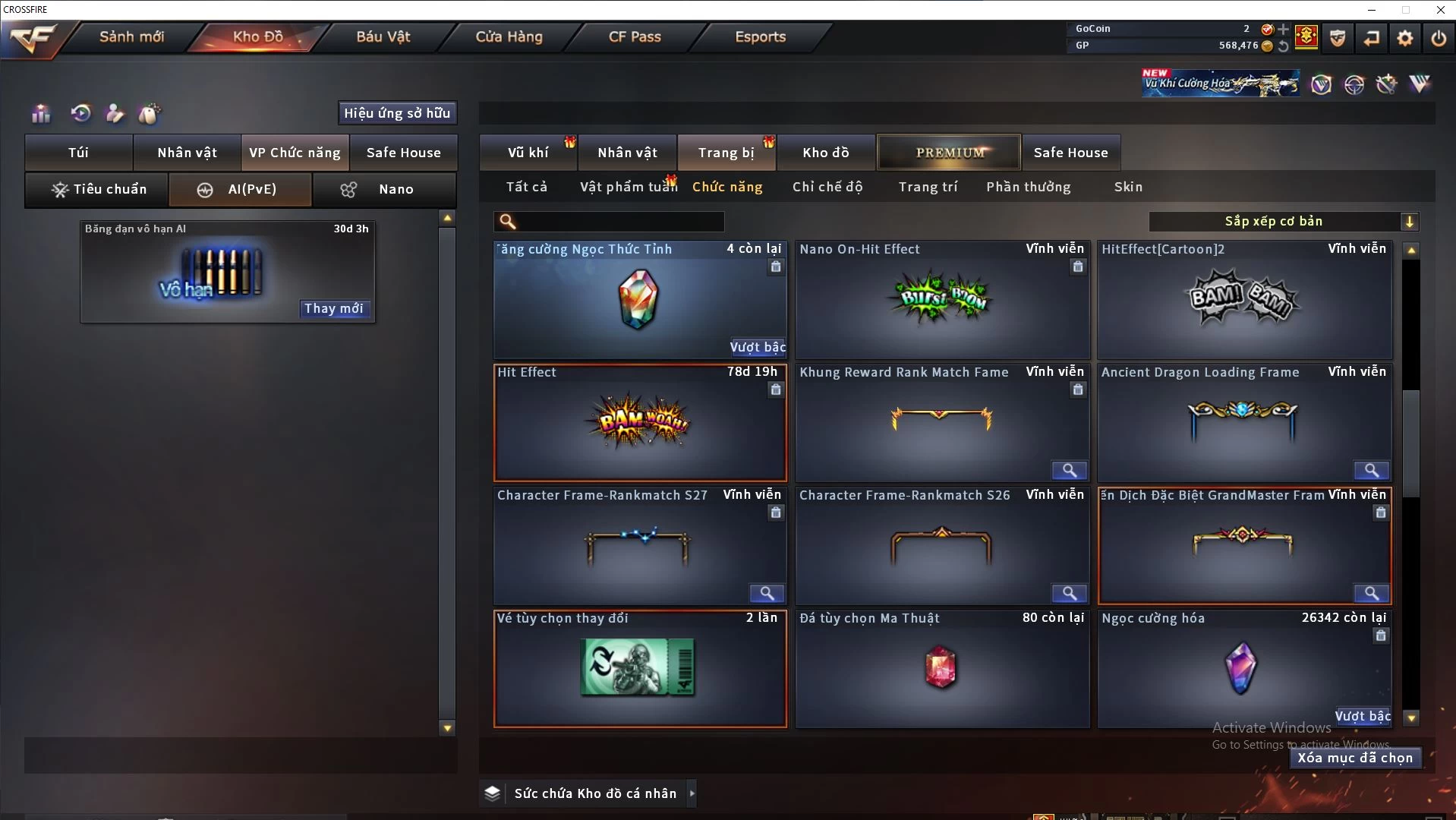Screen dimensions: 1456x820
Task: Open the Sắp xếp cơ bản sort dropdown
Action: click(1283, 222)
